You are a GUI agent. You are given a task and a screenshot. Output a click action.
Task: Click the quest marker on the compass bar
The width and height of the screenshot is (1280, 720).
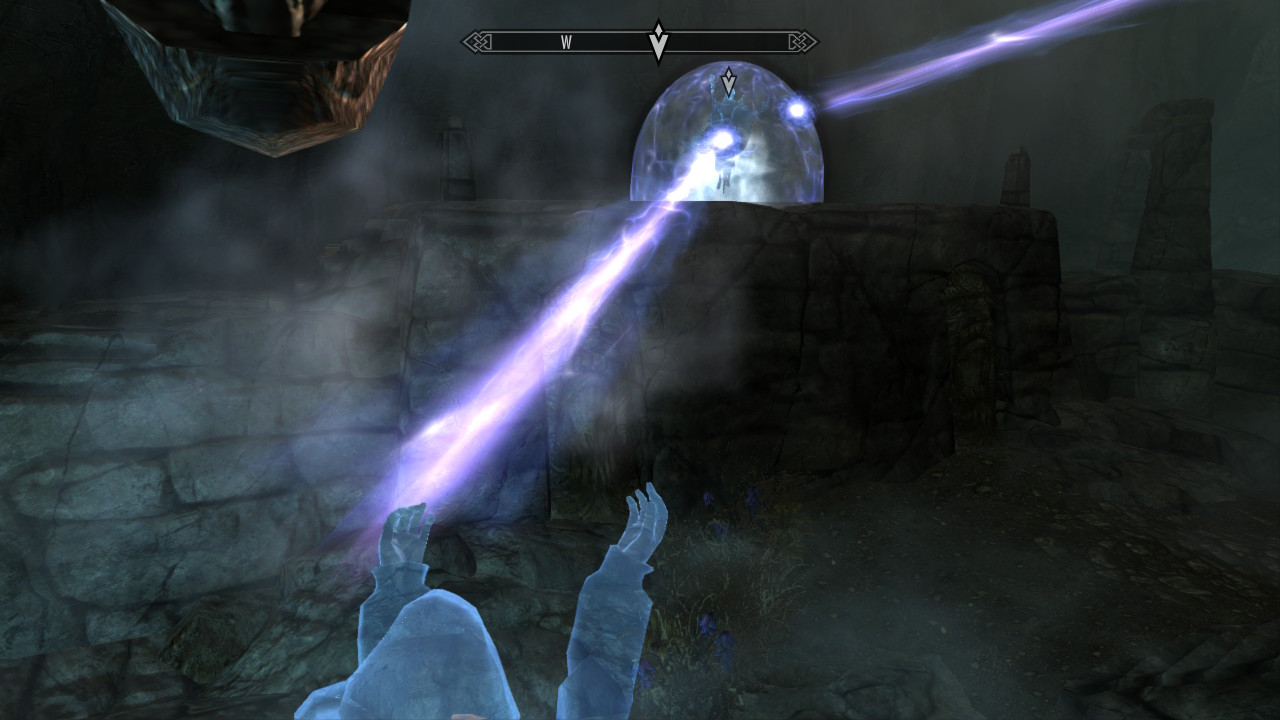(x=658, y=42)
